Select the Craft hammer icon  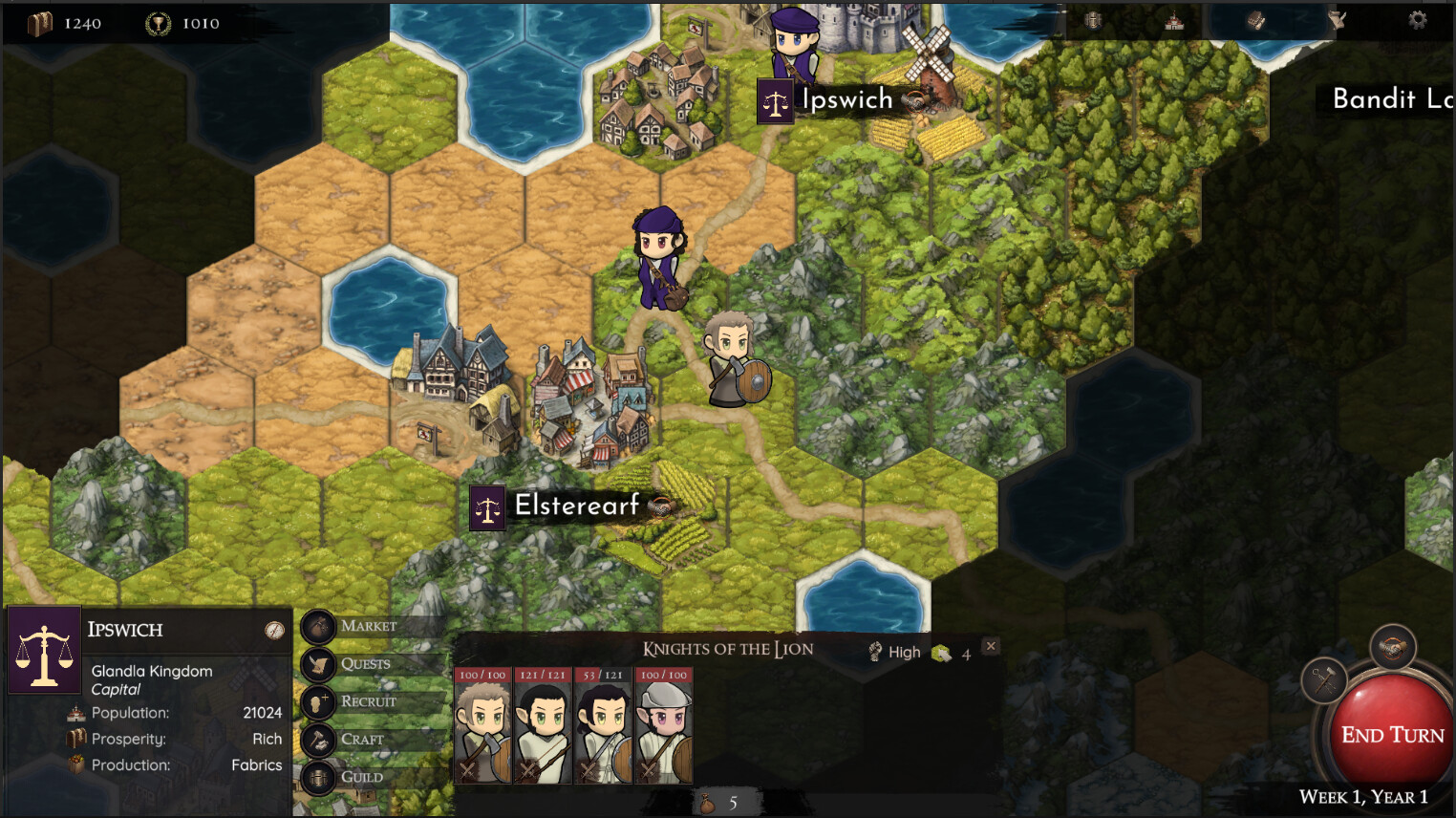pyautogui.click(x=319, y=739)
